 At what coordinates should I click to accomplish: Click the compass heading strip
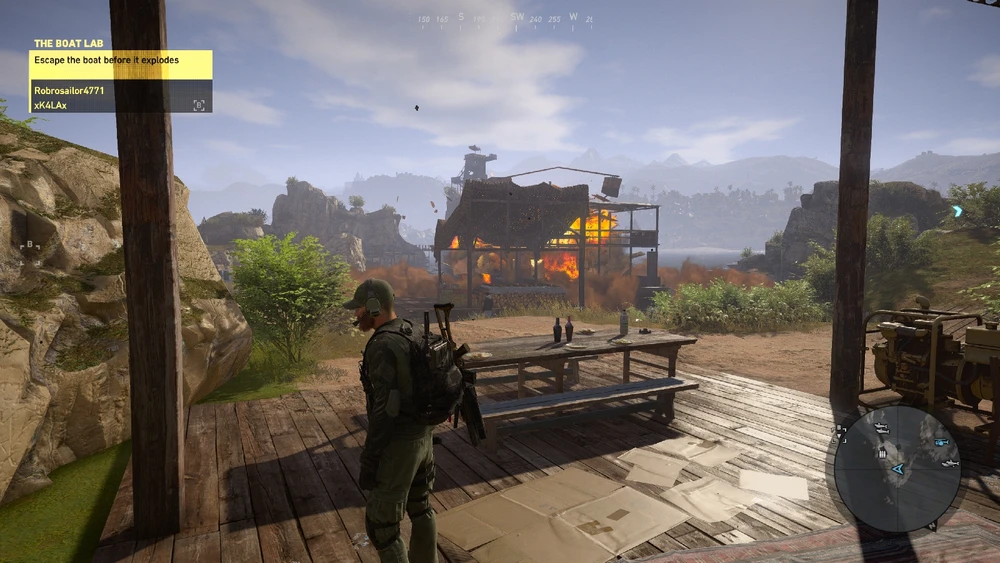504,18
